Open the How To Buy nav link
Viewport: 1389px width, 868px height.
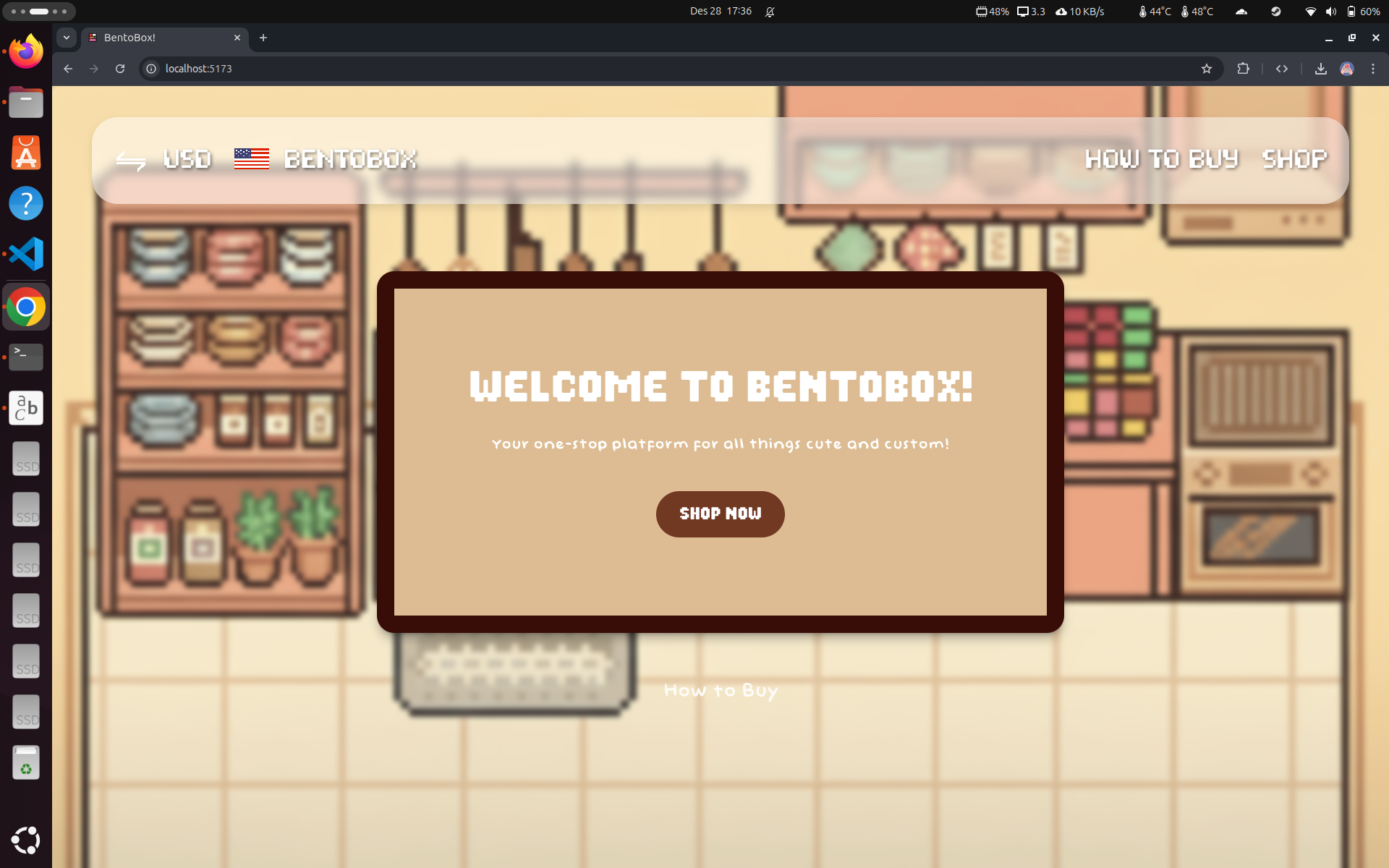[x=1161, y=159]
